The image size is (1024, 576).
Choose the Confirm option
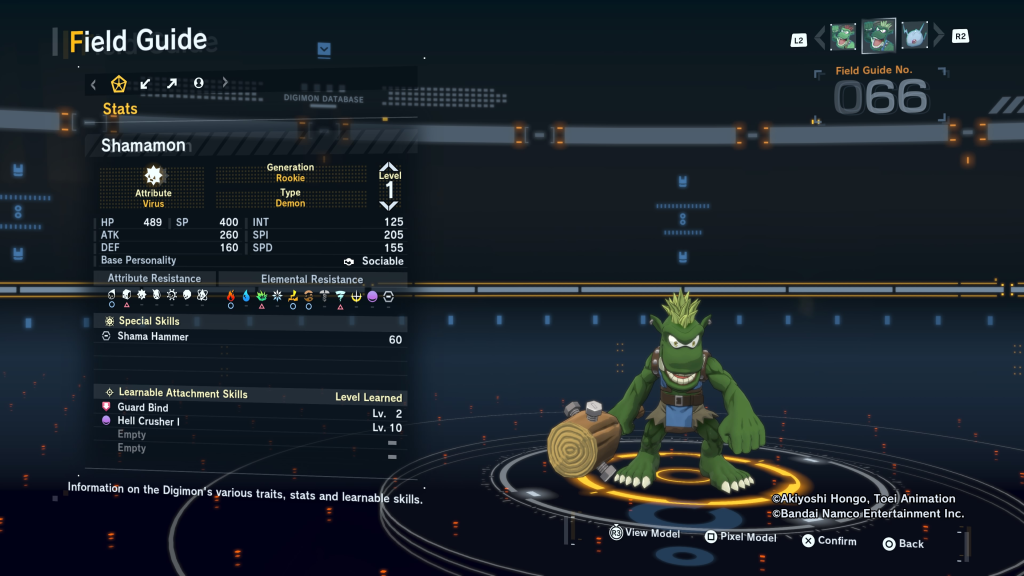(828, 541)
